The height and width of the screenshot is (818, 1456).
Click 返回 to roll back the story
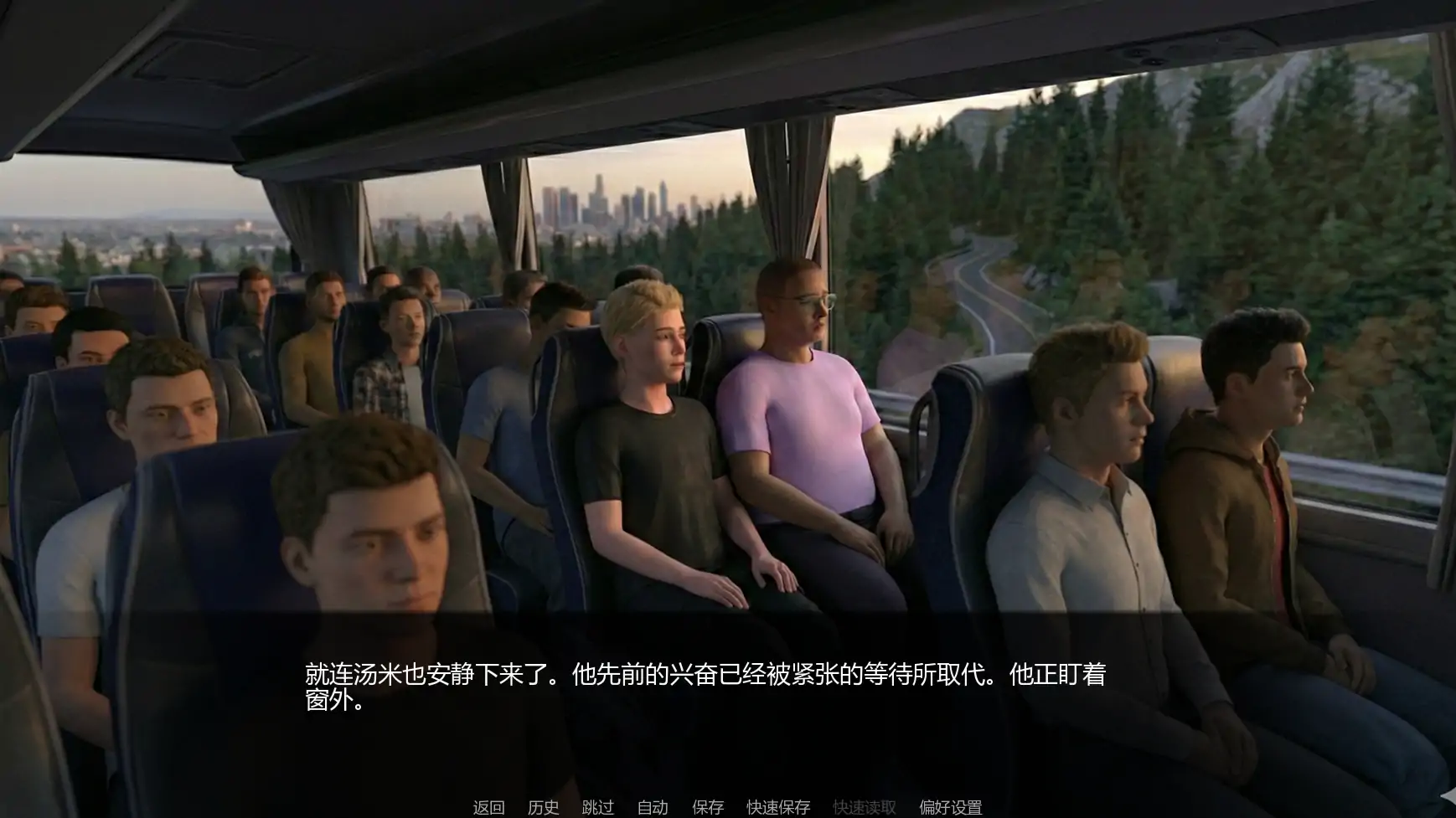tap(489, 807)
